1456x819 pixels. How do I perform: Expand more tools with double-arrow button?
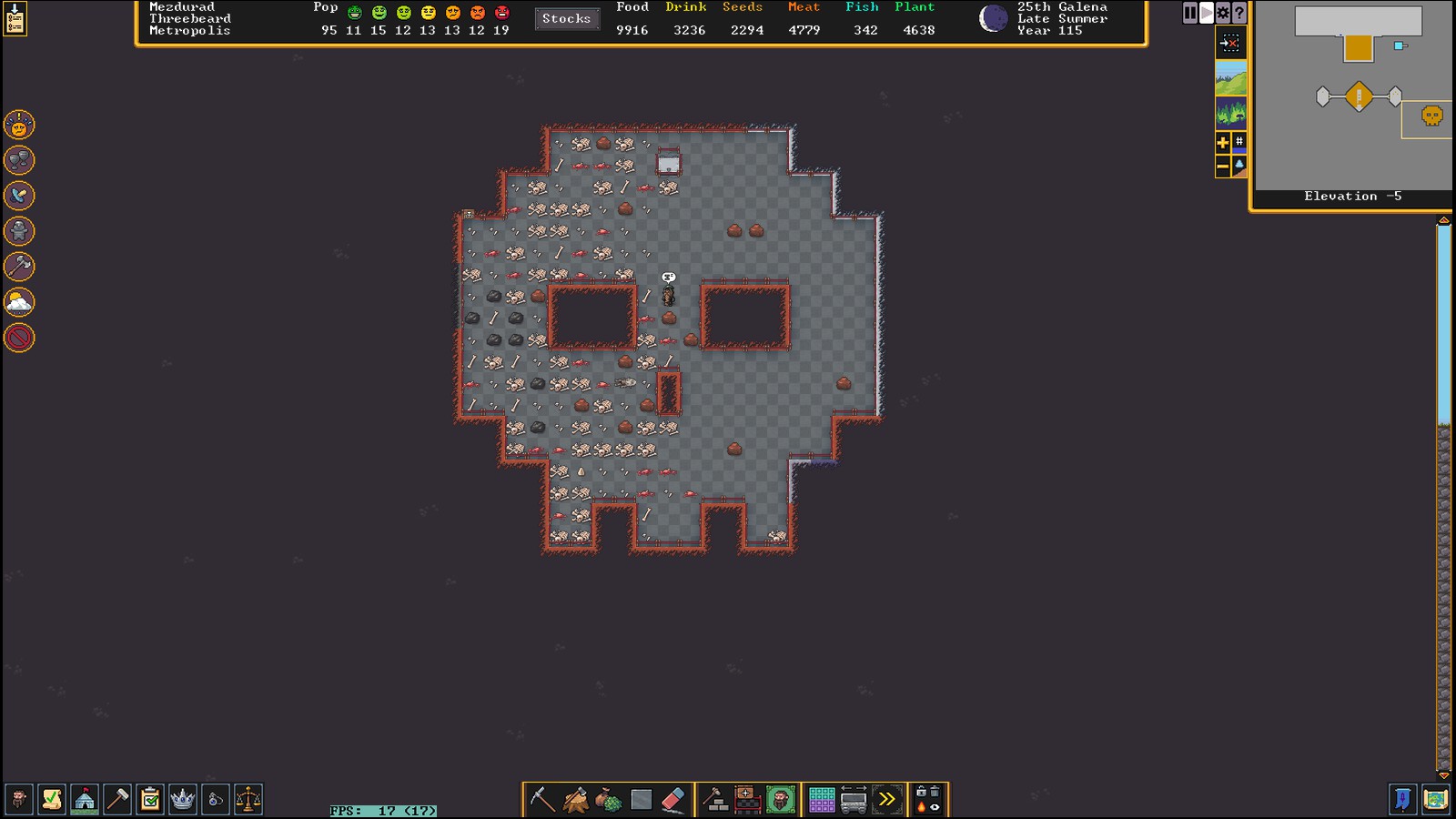[886, 800]
